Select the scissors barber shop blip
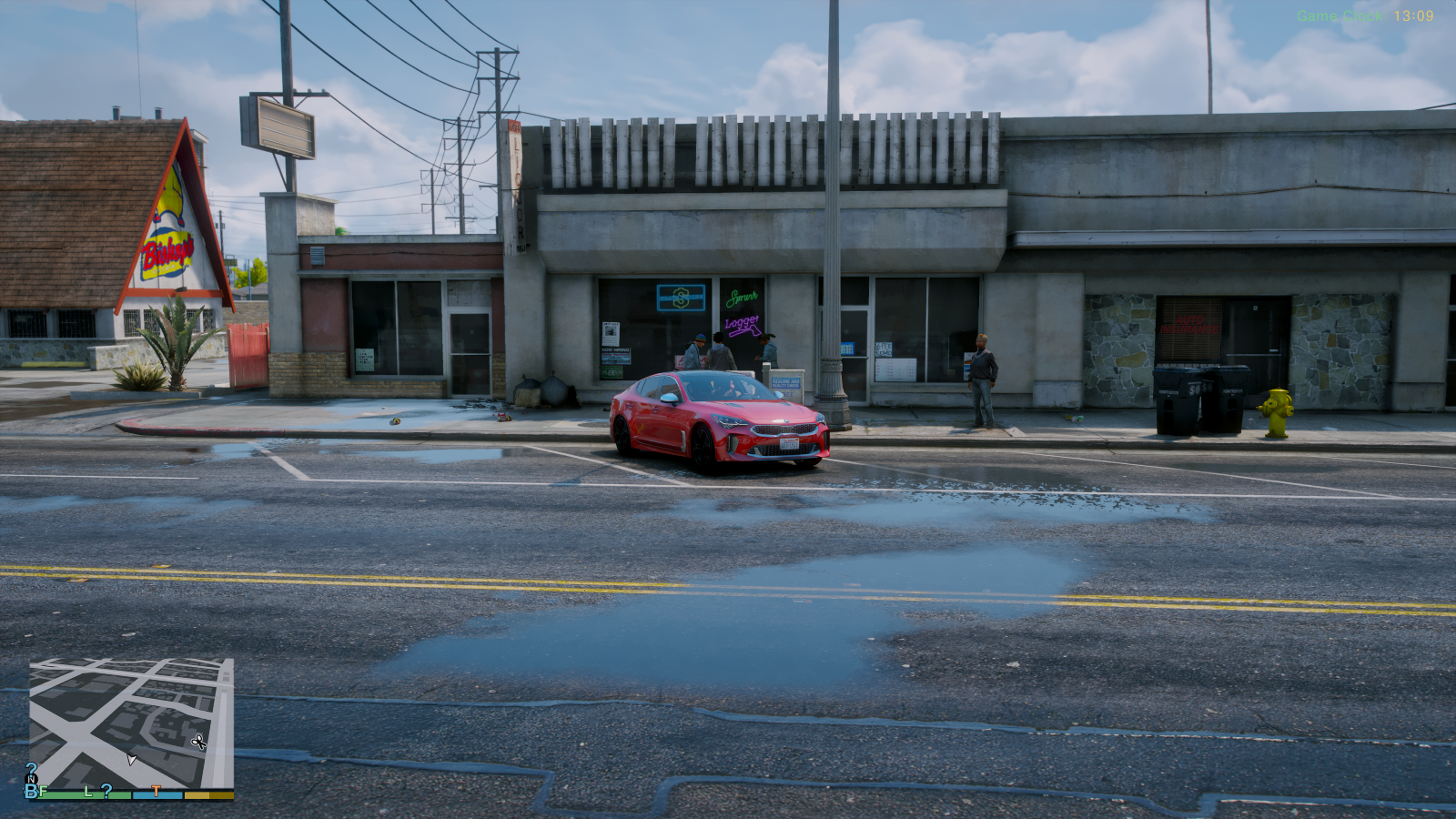The height and width of the screenshot is (819, 1456). pyautogui.click(x=198, y=743)
